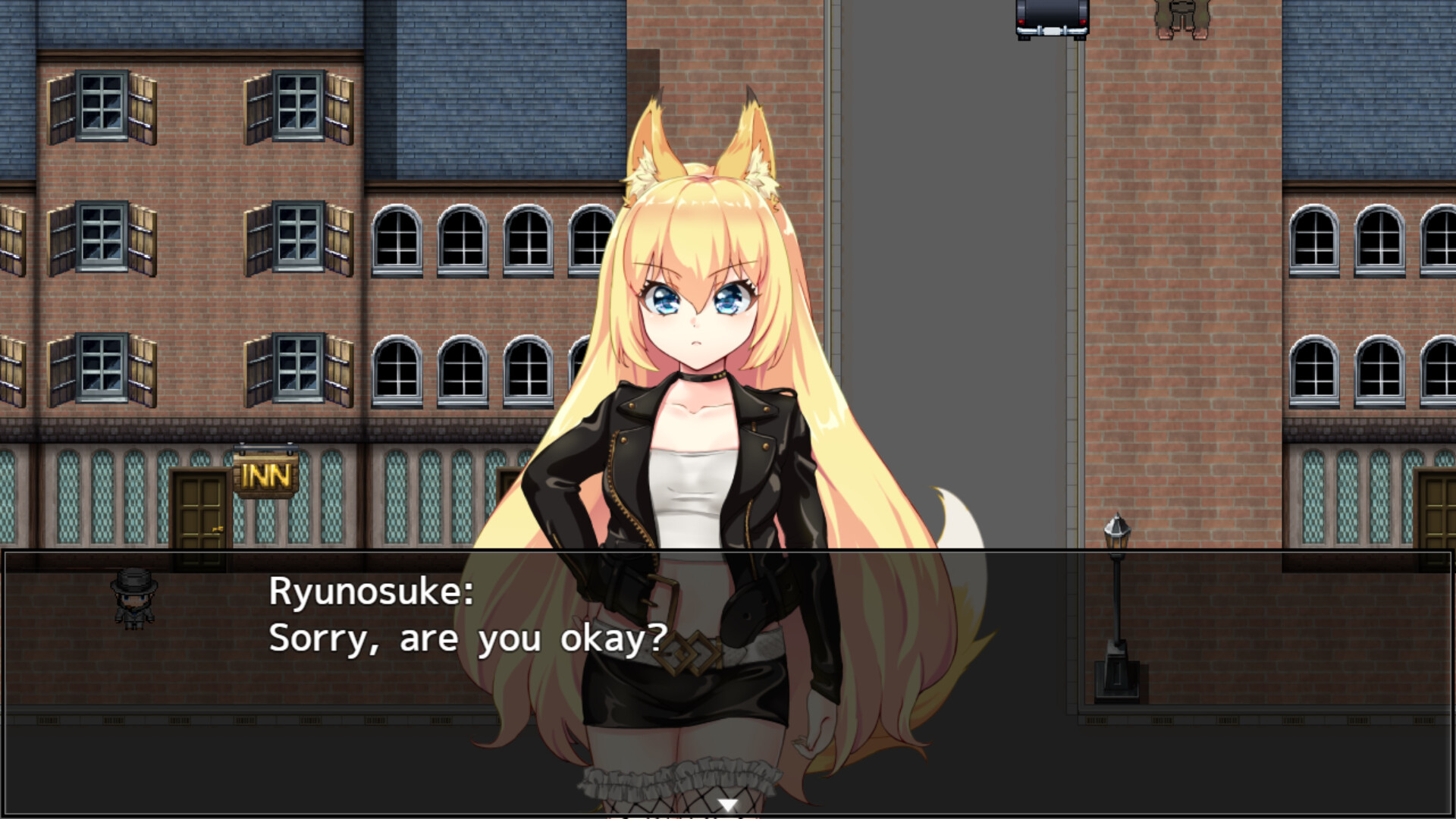The height and width of the screenshot is (819, 1456).
Task: Select the Ryunosuke name label
Action: pyautogui.click(x=369, y=595)
